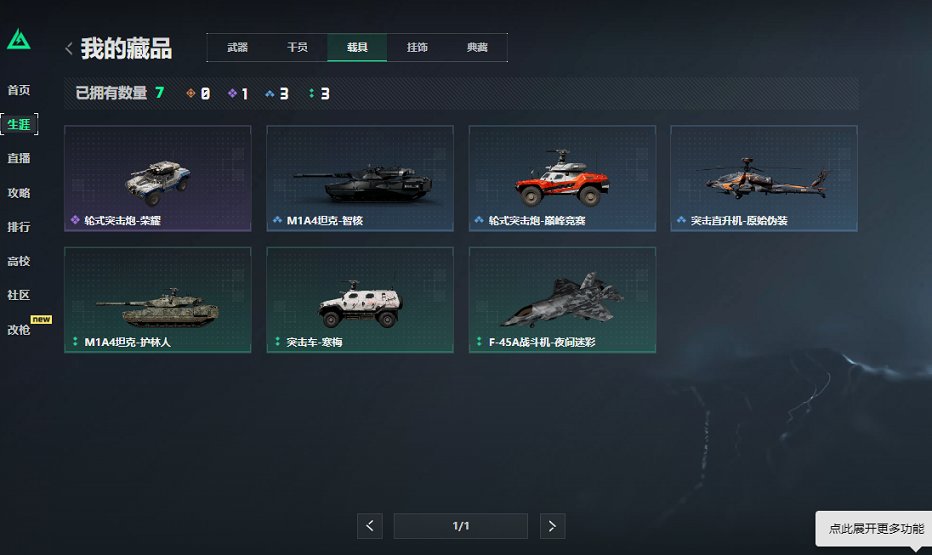The width and height of the screenshot is (932, 555).
Task: Open the 社区 community page
Action: pos(18,295)
